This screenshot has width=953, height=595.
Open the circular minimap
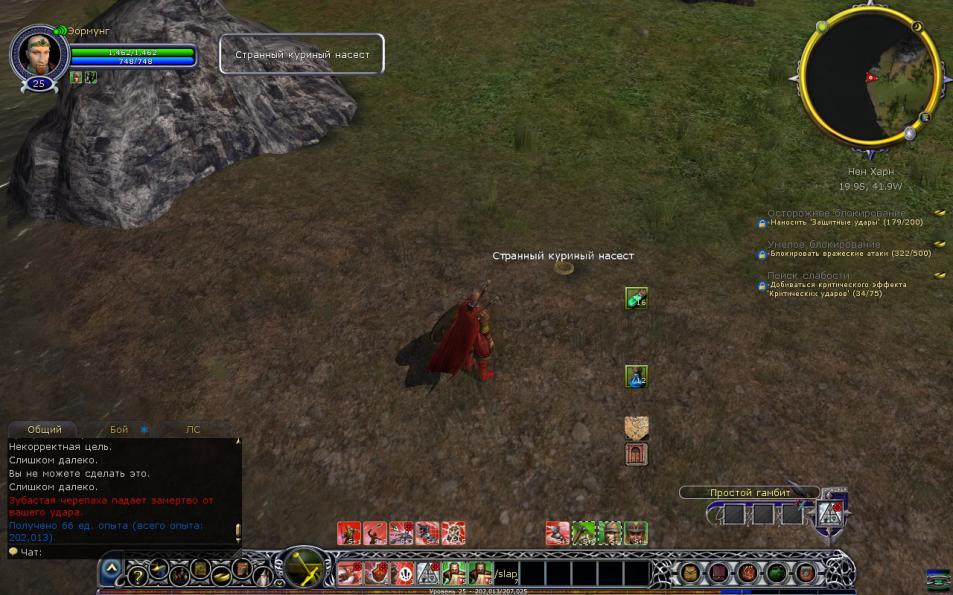point(870,77)
